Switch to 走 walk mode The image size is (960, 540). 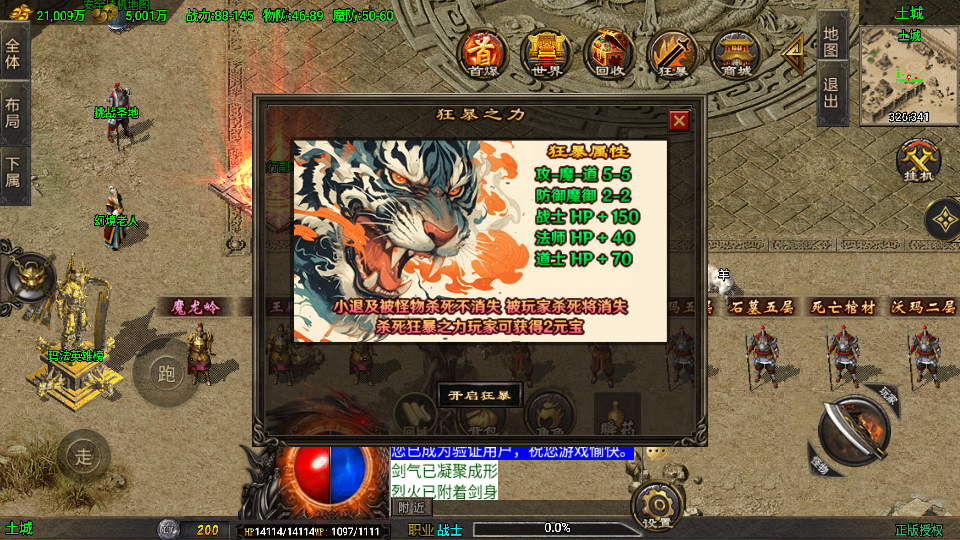click(84, 457)
